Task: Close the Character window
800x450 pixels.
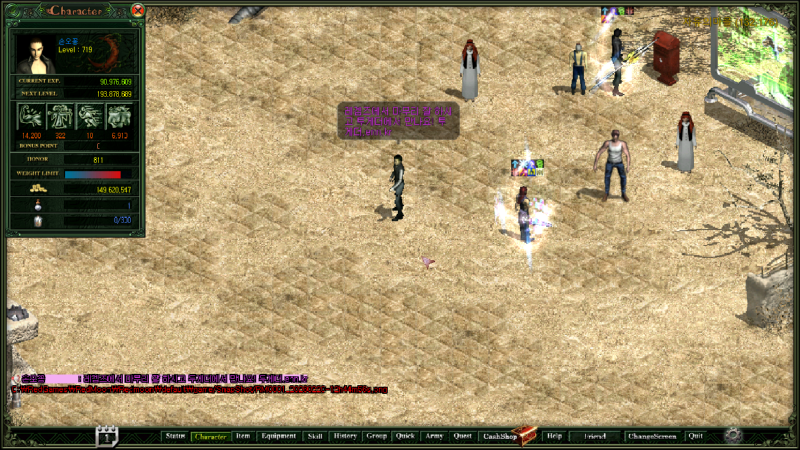Action: [138, 10]
